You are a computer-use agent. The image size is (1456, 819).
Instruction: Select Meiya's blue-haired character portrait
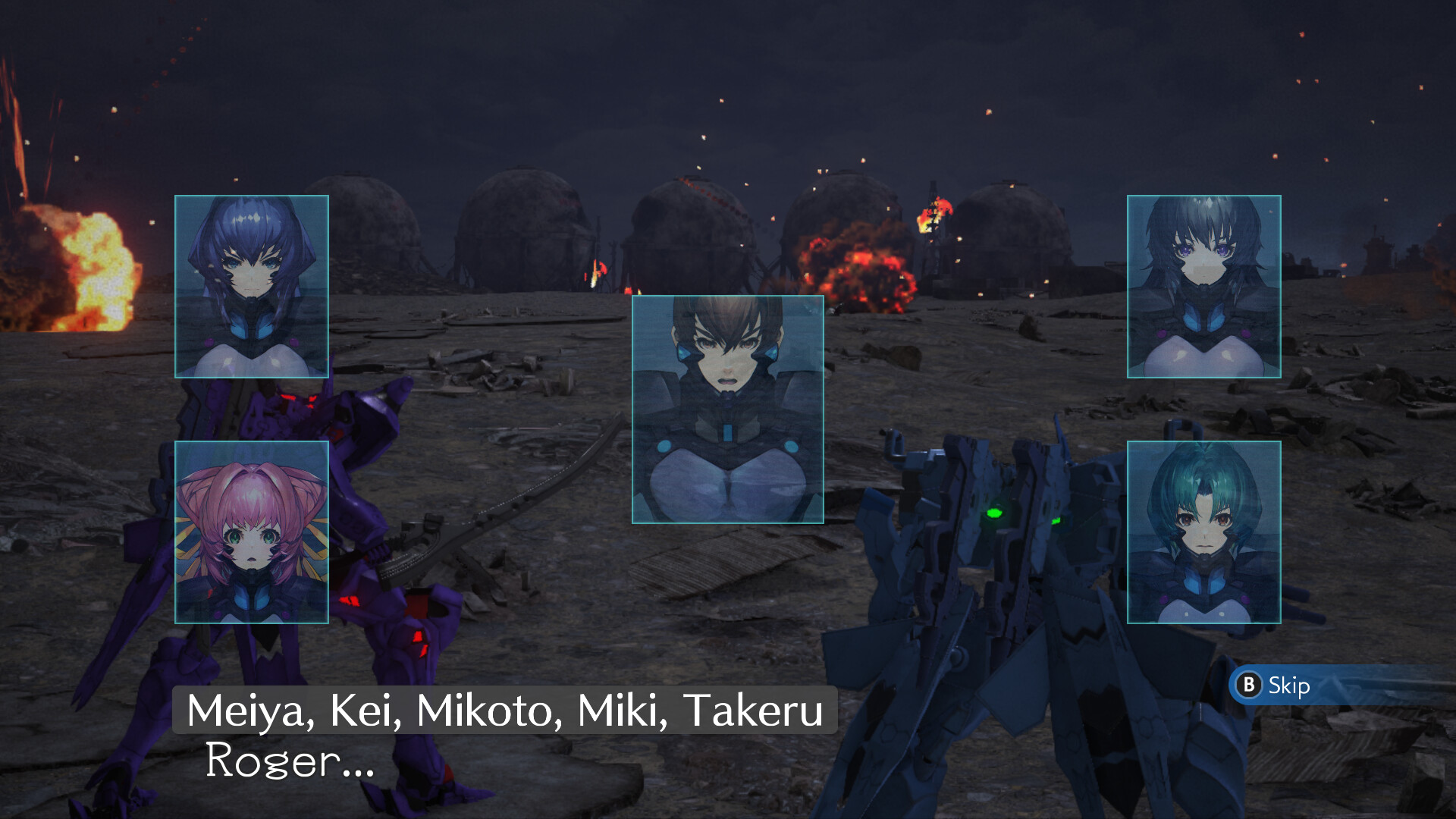pyautogui.click(x=251, y=286)
